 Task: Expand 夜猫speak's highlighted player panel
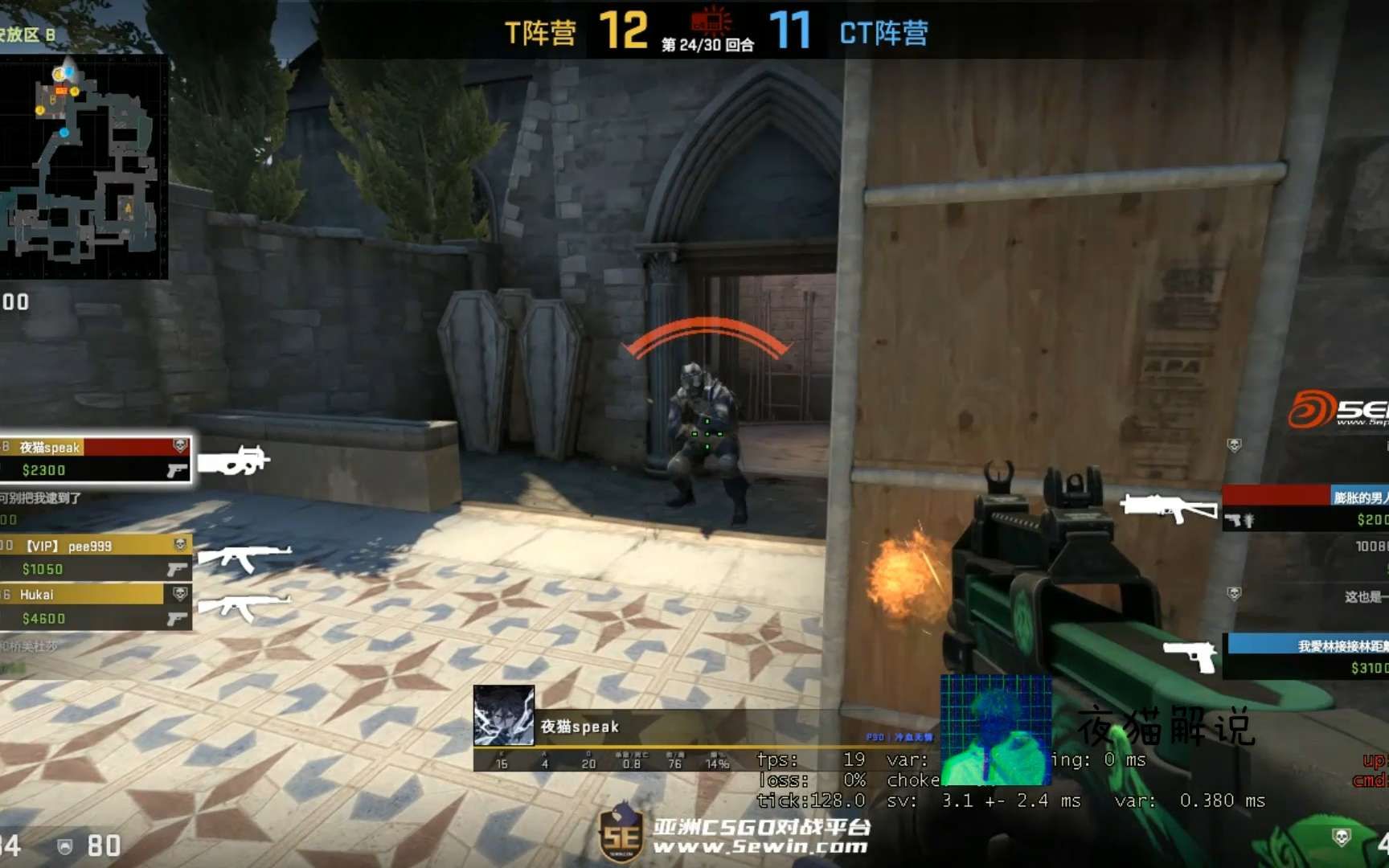pos(96,458)
